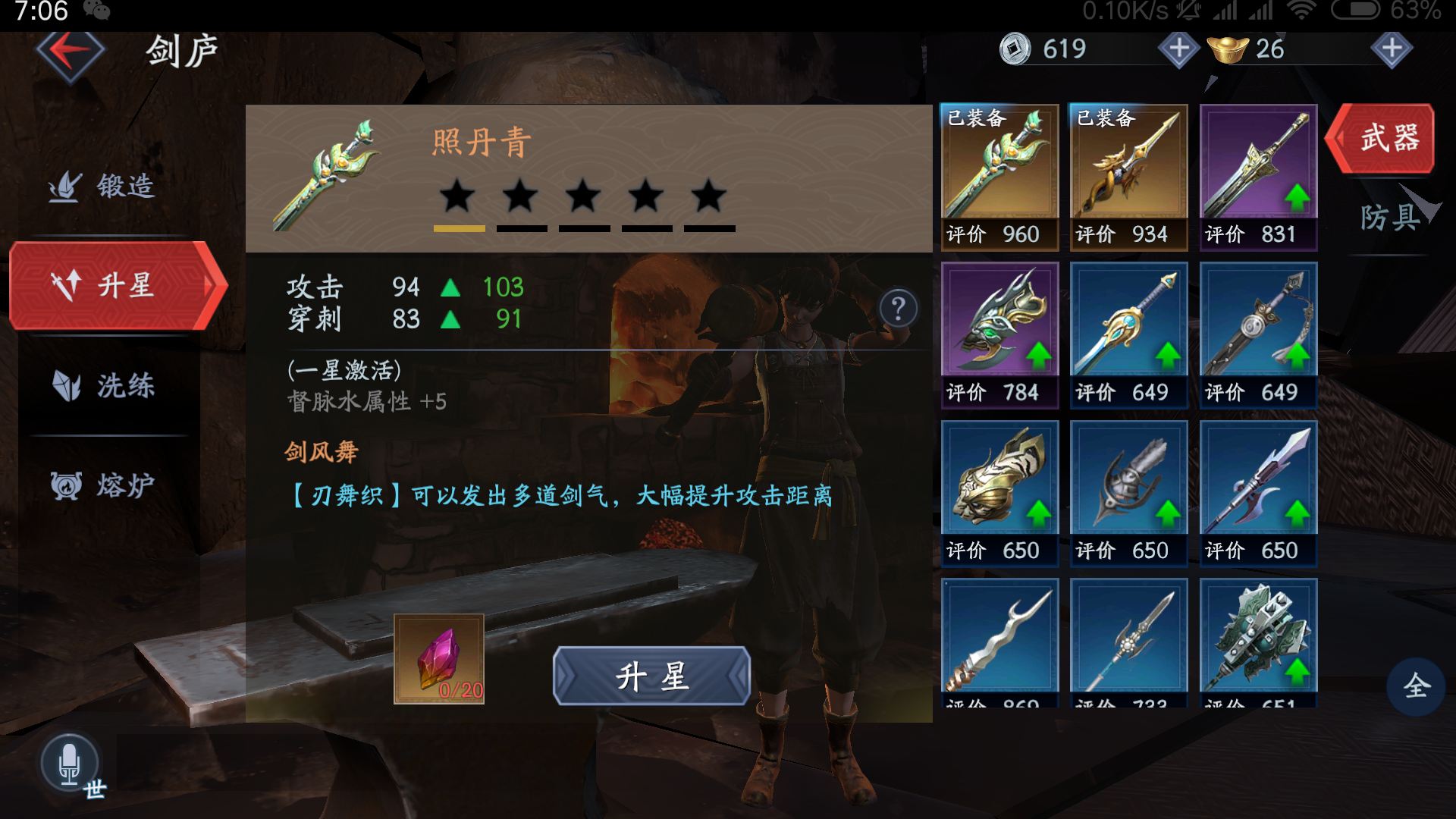
Task: Open the 升星 star upgrade panel
Action: coord(114,287)
